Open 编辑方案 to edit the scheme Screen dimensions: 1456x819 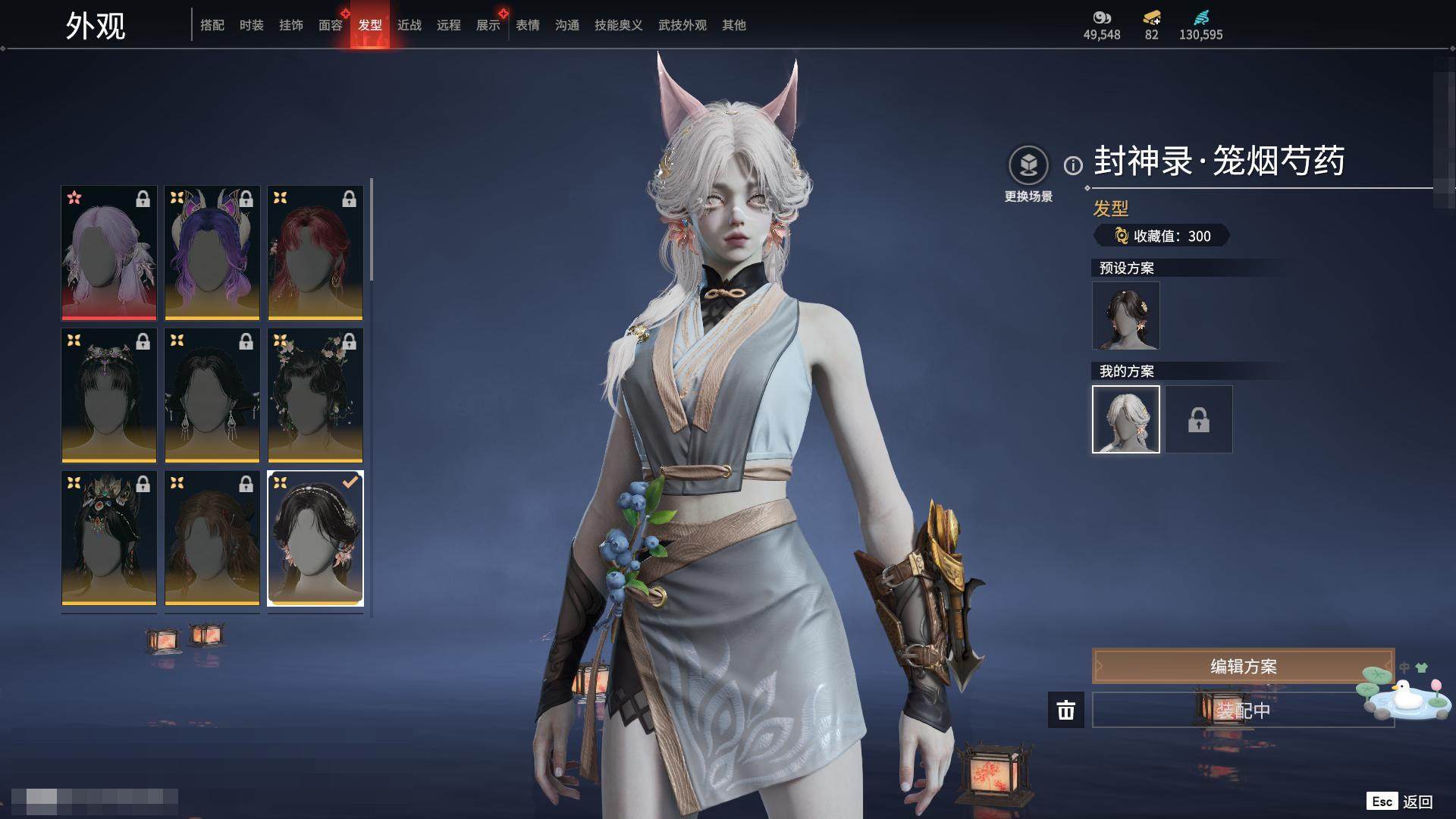coord(1242,666)
